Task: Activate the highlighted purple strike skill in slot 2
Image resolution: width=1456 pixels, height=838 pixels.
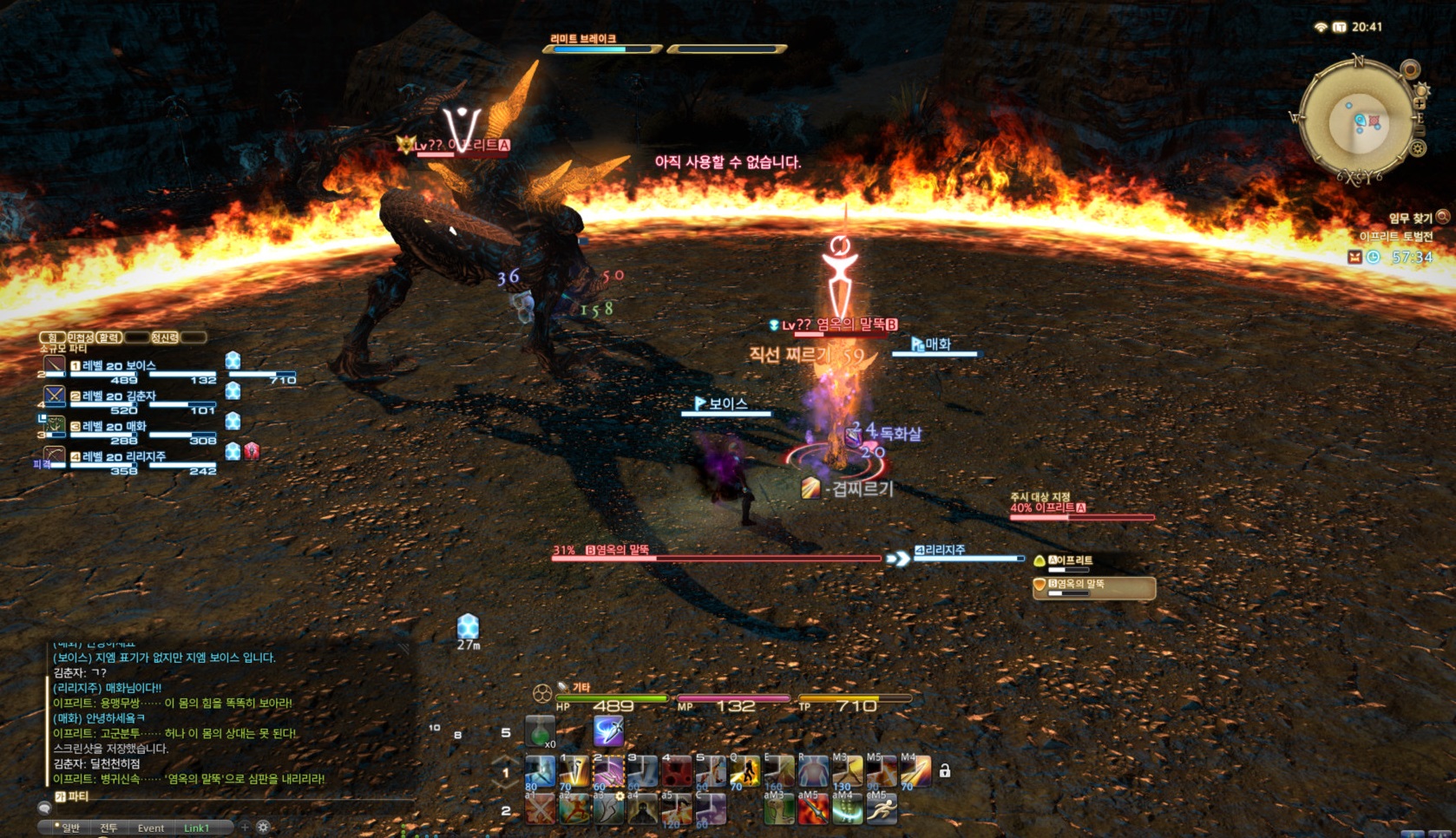Action: tap(607, 770)
